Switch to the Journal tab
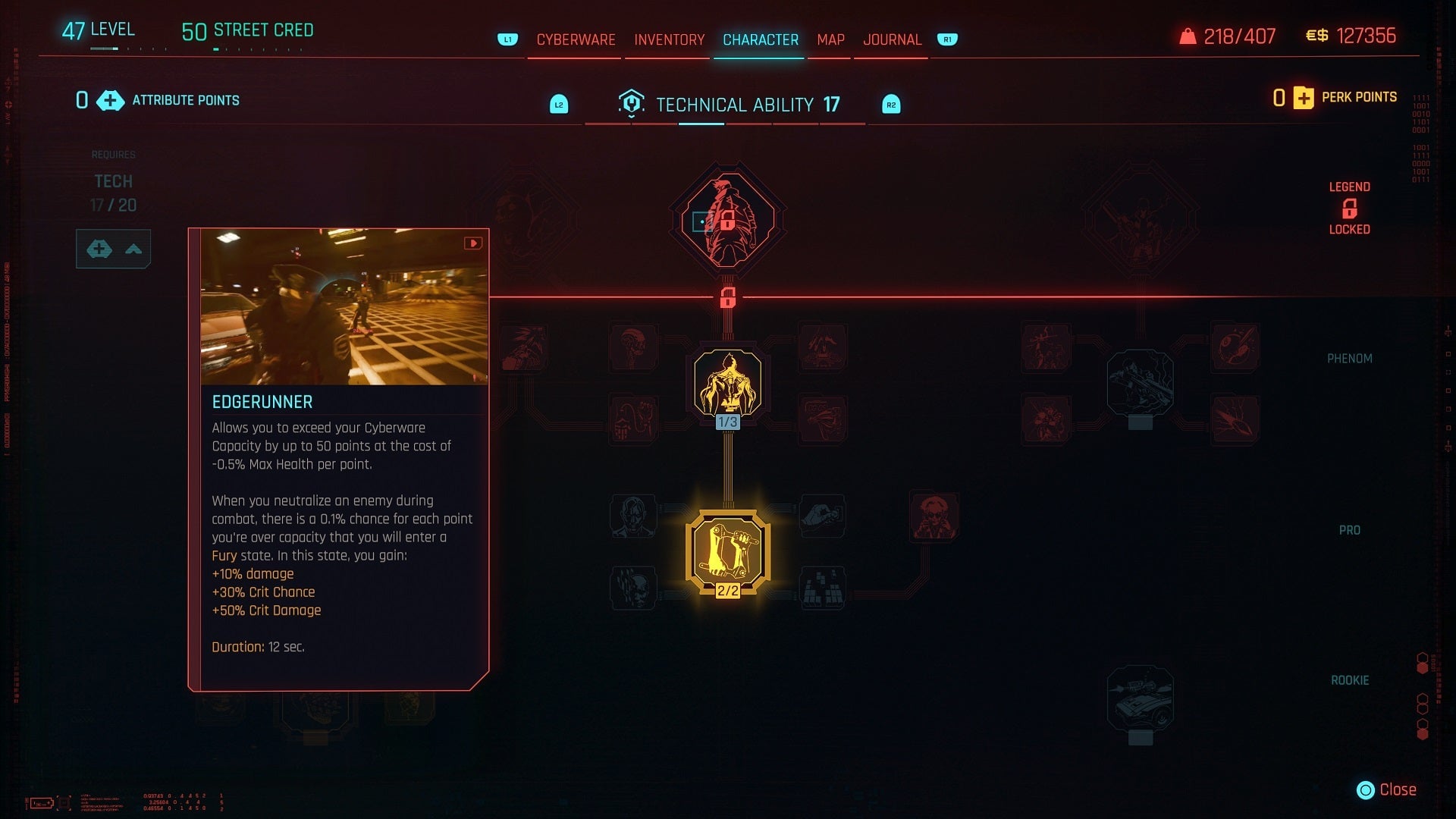The width and height of the screenshot is (1456, 819). click(892, 39)
